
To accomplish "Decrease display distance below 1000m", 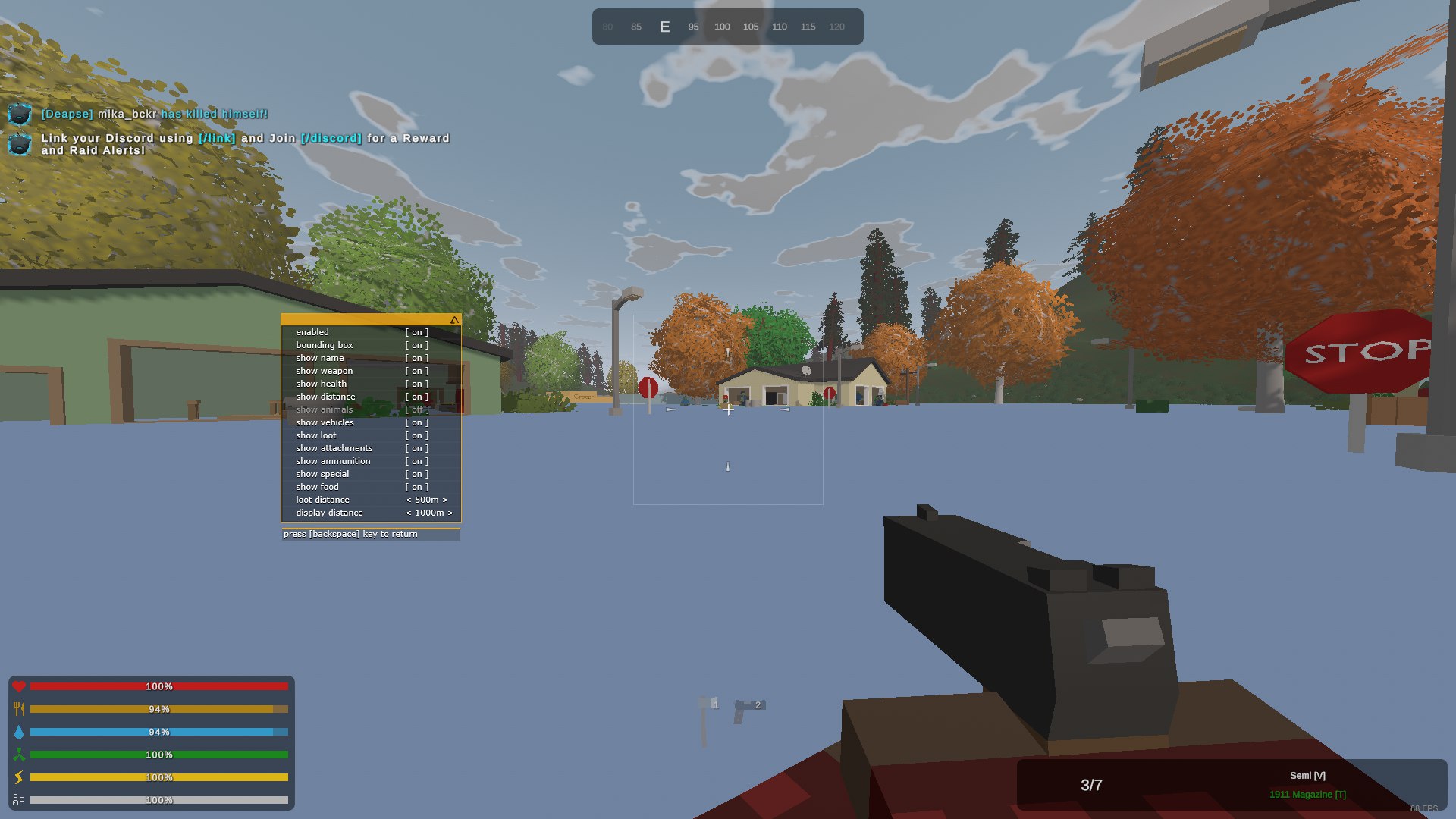I will (409, 513).
